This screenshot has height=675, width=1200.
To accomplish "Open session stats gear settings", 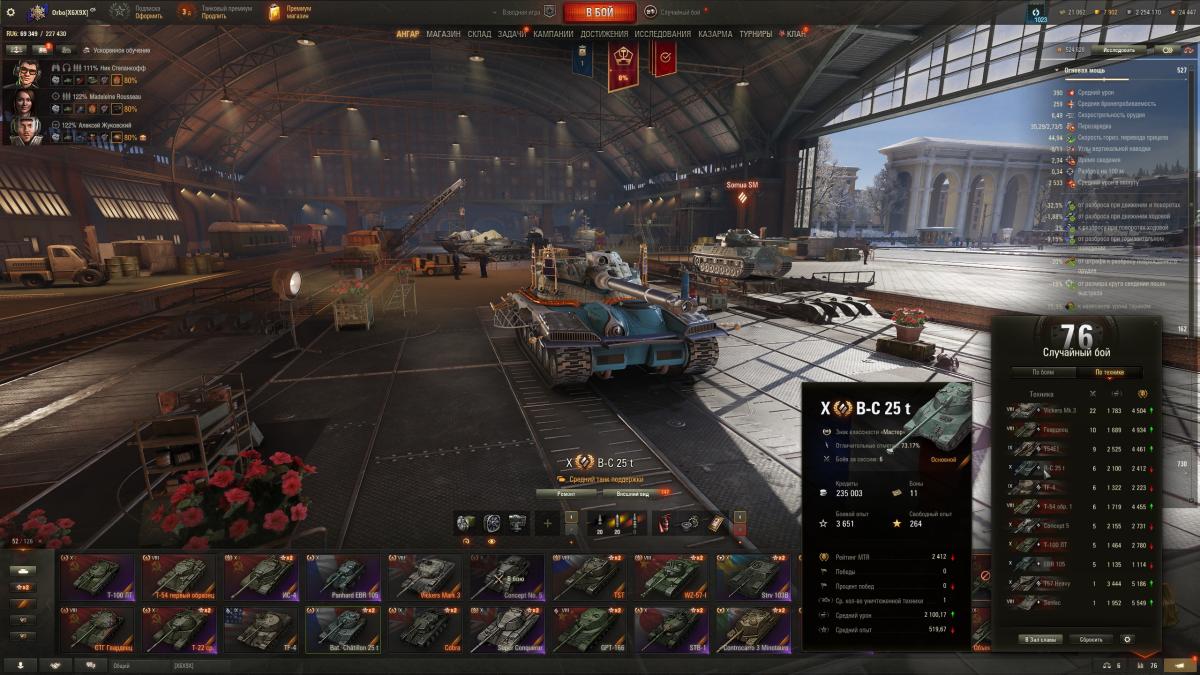I will coord(1128,639).
